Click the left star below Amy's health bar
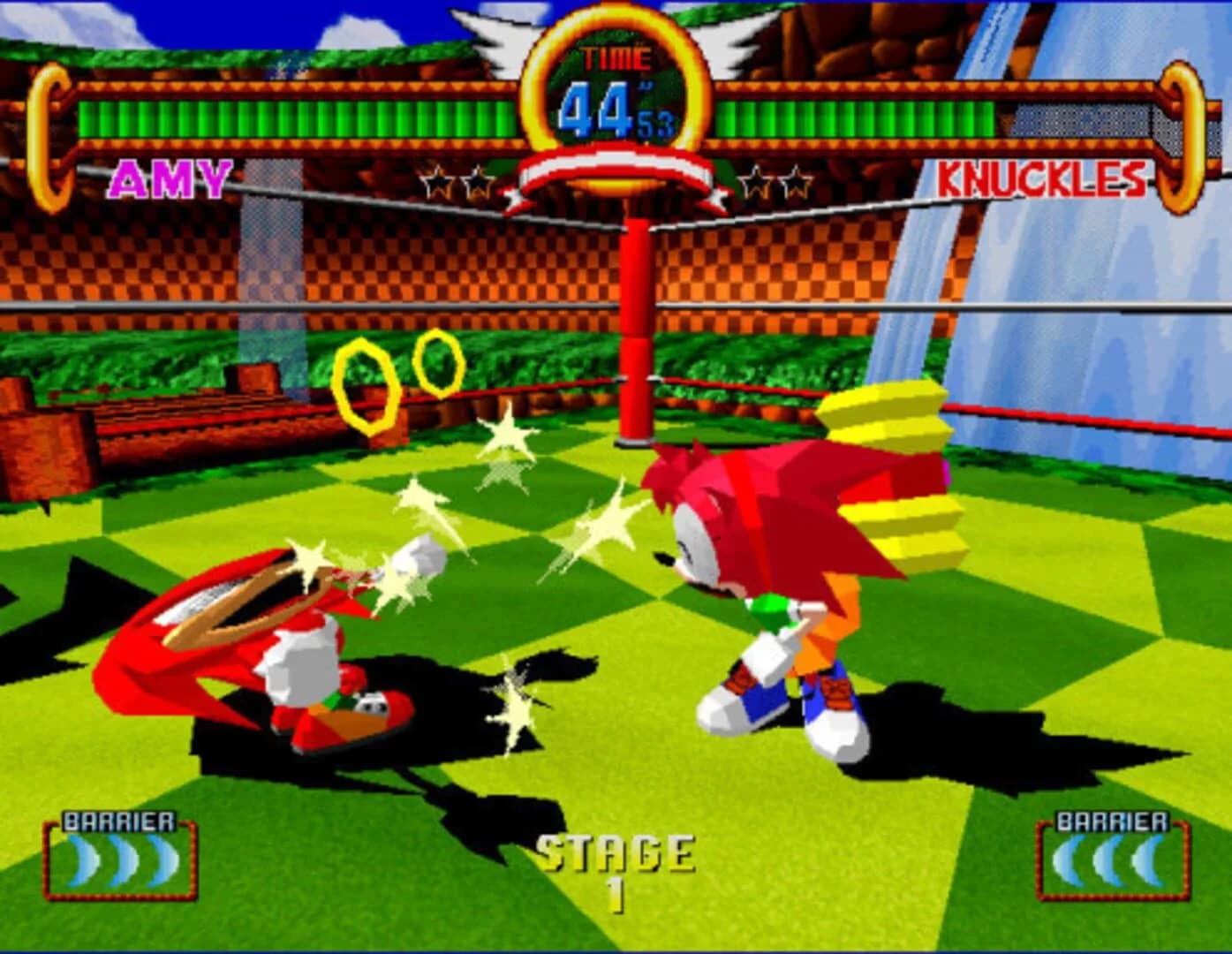This screenshot has width=1232, height=954. [x=440, y=181]
